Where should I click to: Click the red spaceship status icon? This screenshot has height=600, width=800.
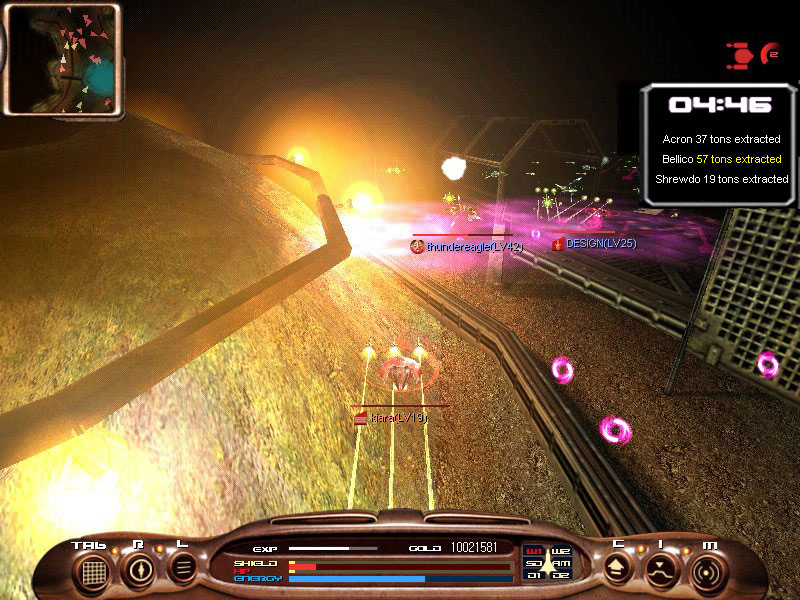741,55
